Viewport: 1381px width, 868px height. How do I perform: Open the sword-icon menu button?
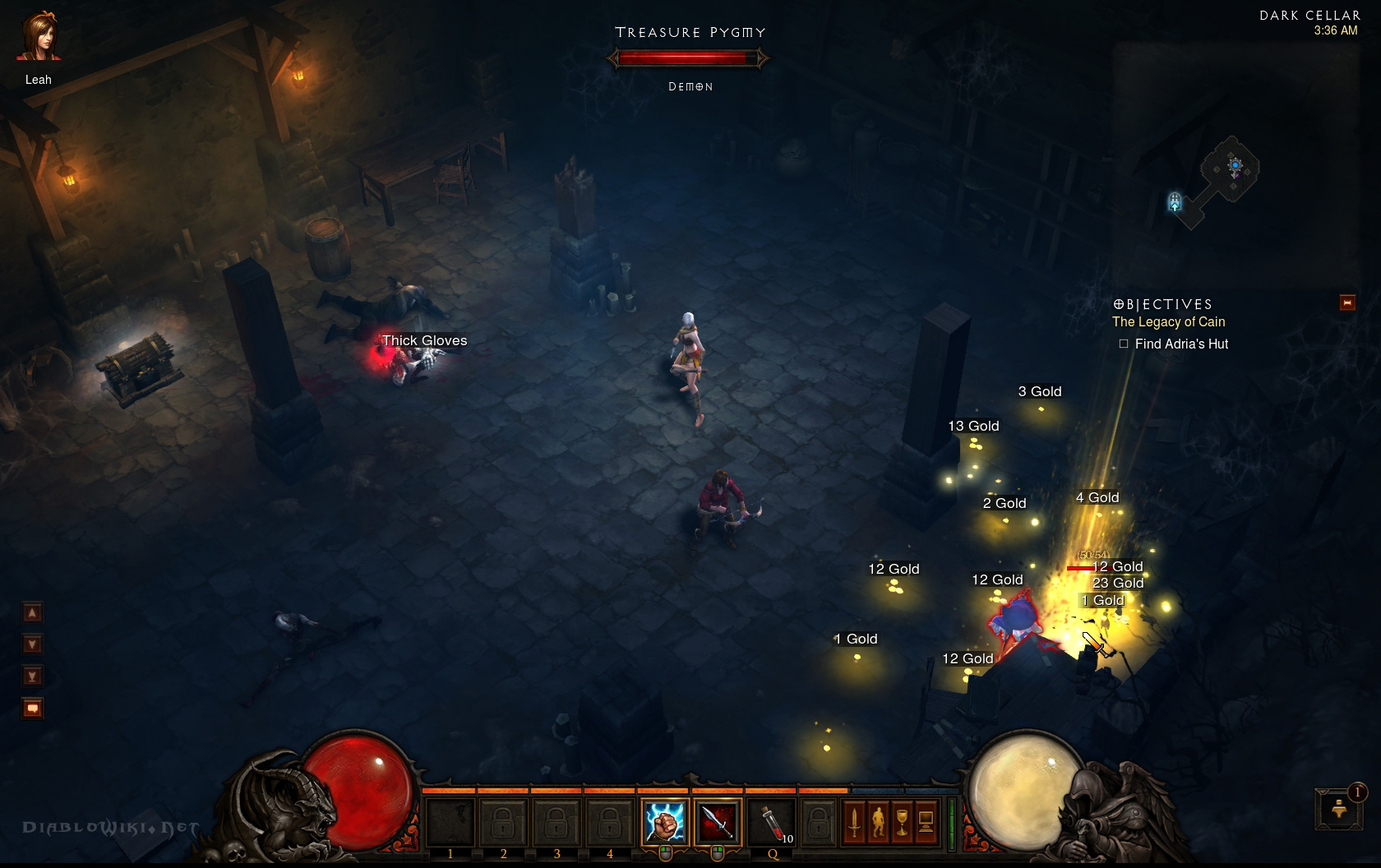pos(854,822)
